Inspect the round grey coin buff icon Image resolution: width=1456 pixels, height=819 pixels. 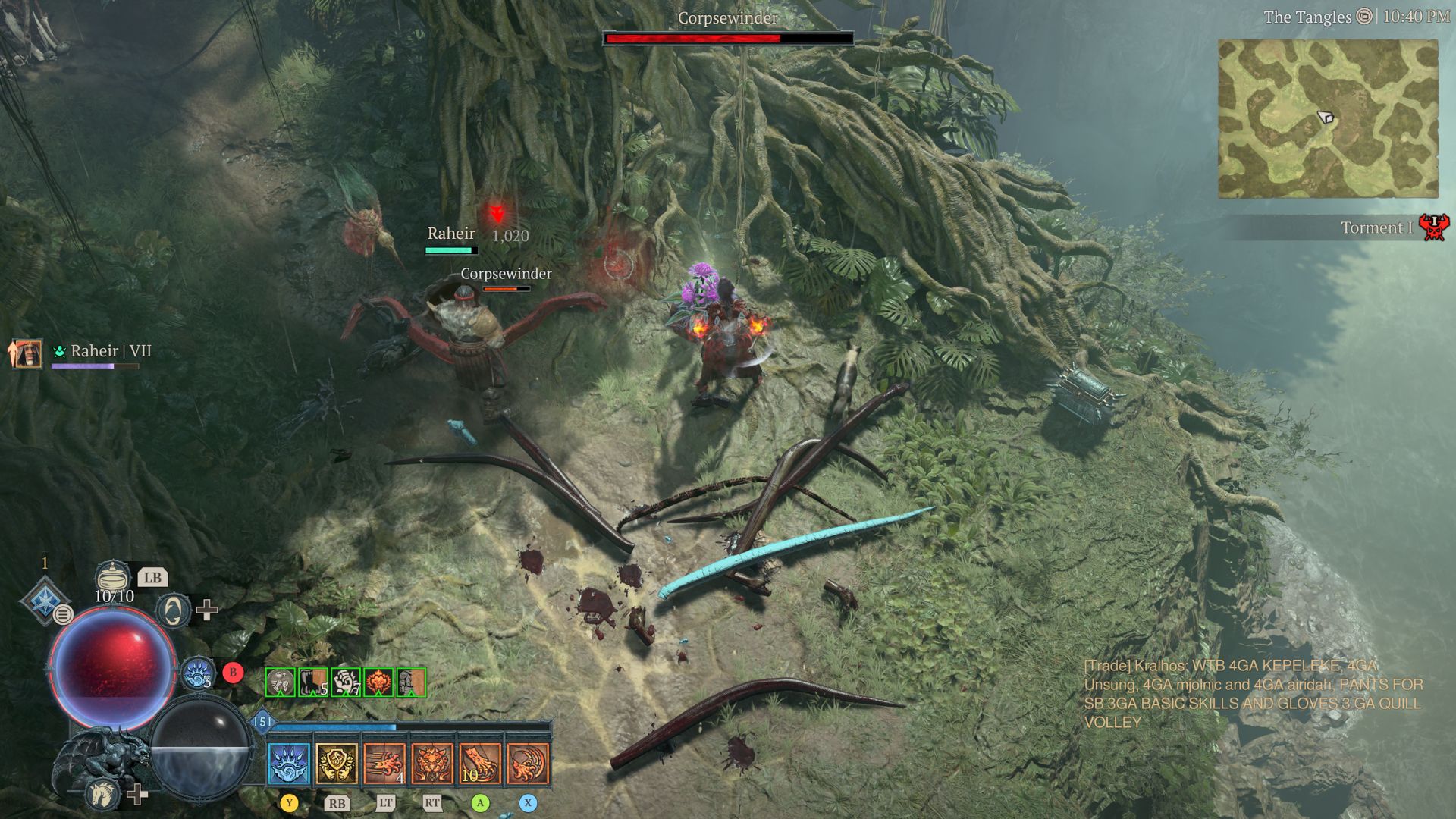click(x=280, y=682)
